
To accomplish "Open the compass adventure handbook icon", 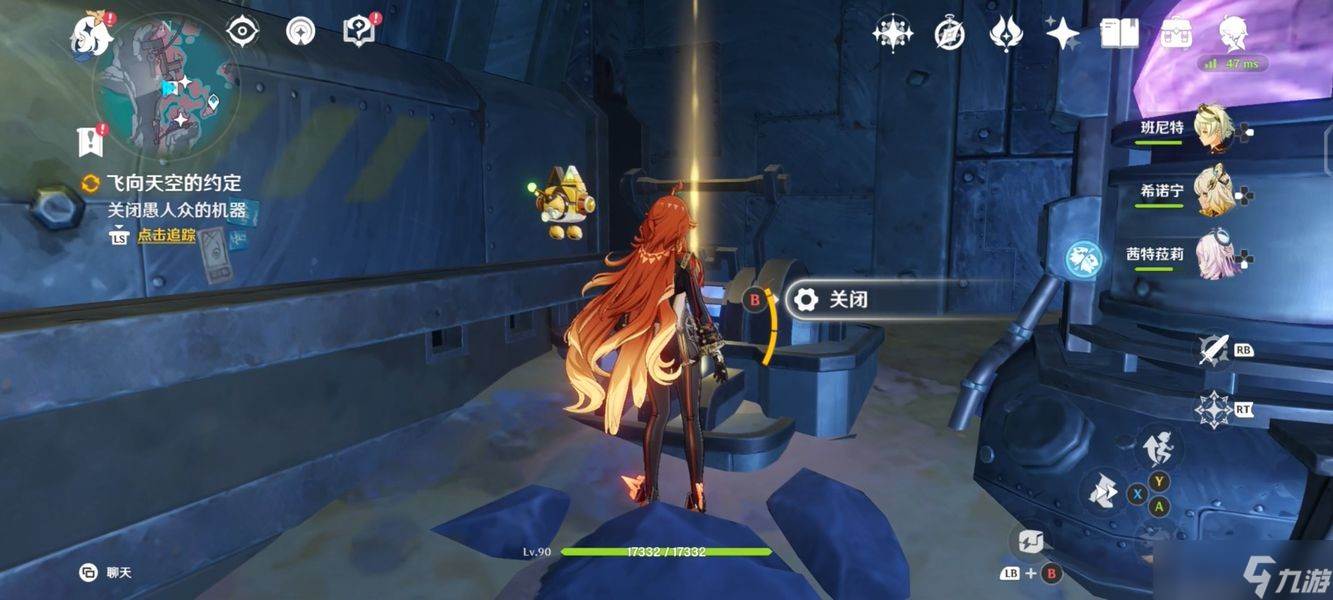I will pos(949,34).
